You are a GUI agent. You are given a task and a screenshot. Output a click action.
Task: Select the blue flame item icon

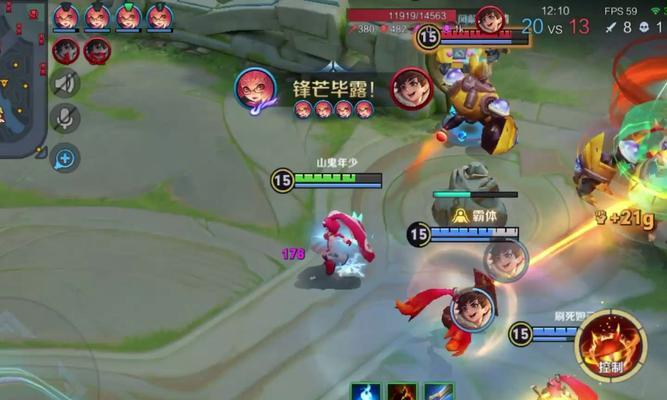[x=365, y=391]
